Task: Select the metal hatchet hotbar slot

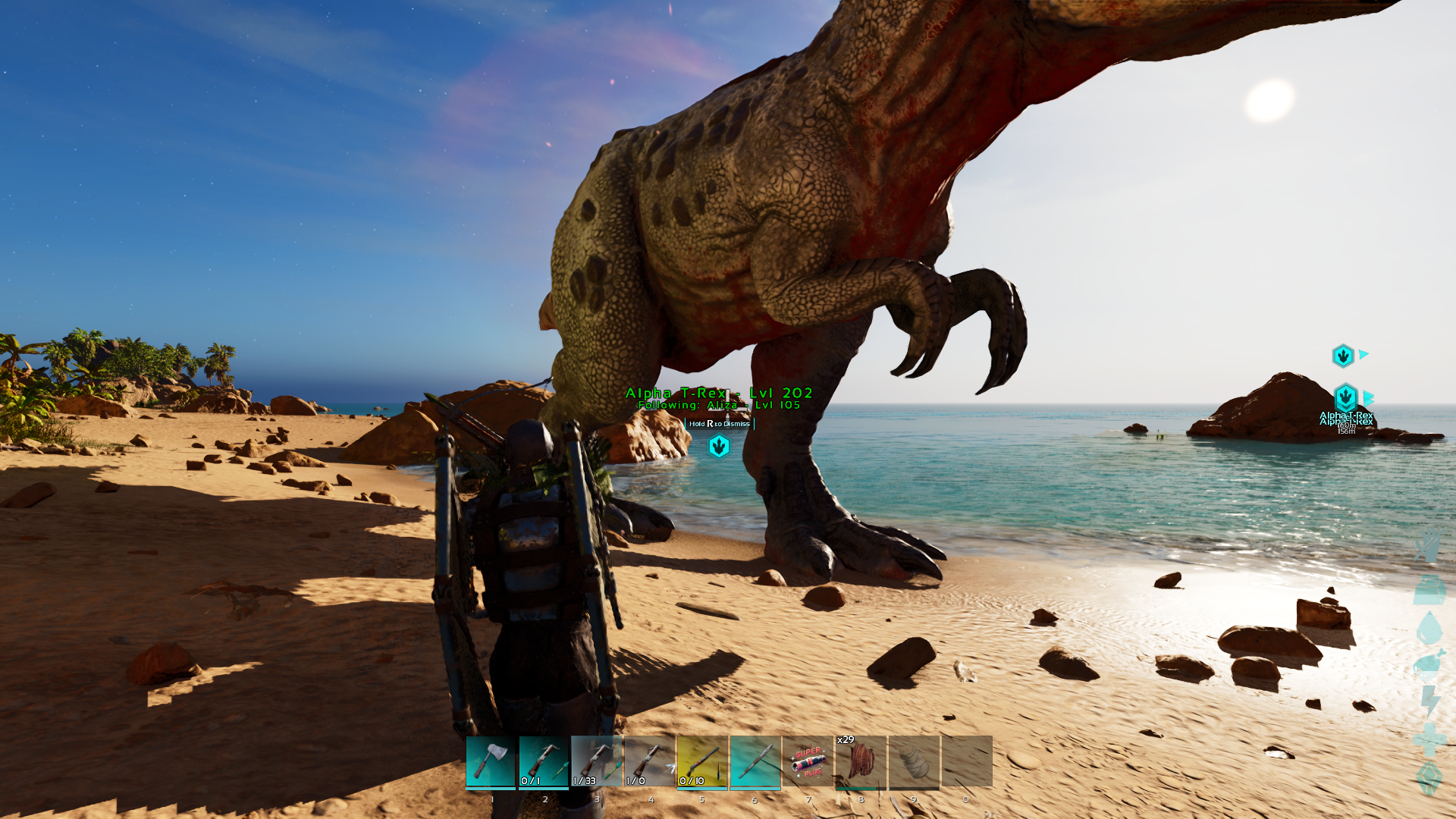Action: pyautogui.click(x=491, y=761)
